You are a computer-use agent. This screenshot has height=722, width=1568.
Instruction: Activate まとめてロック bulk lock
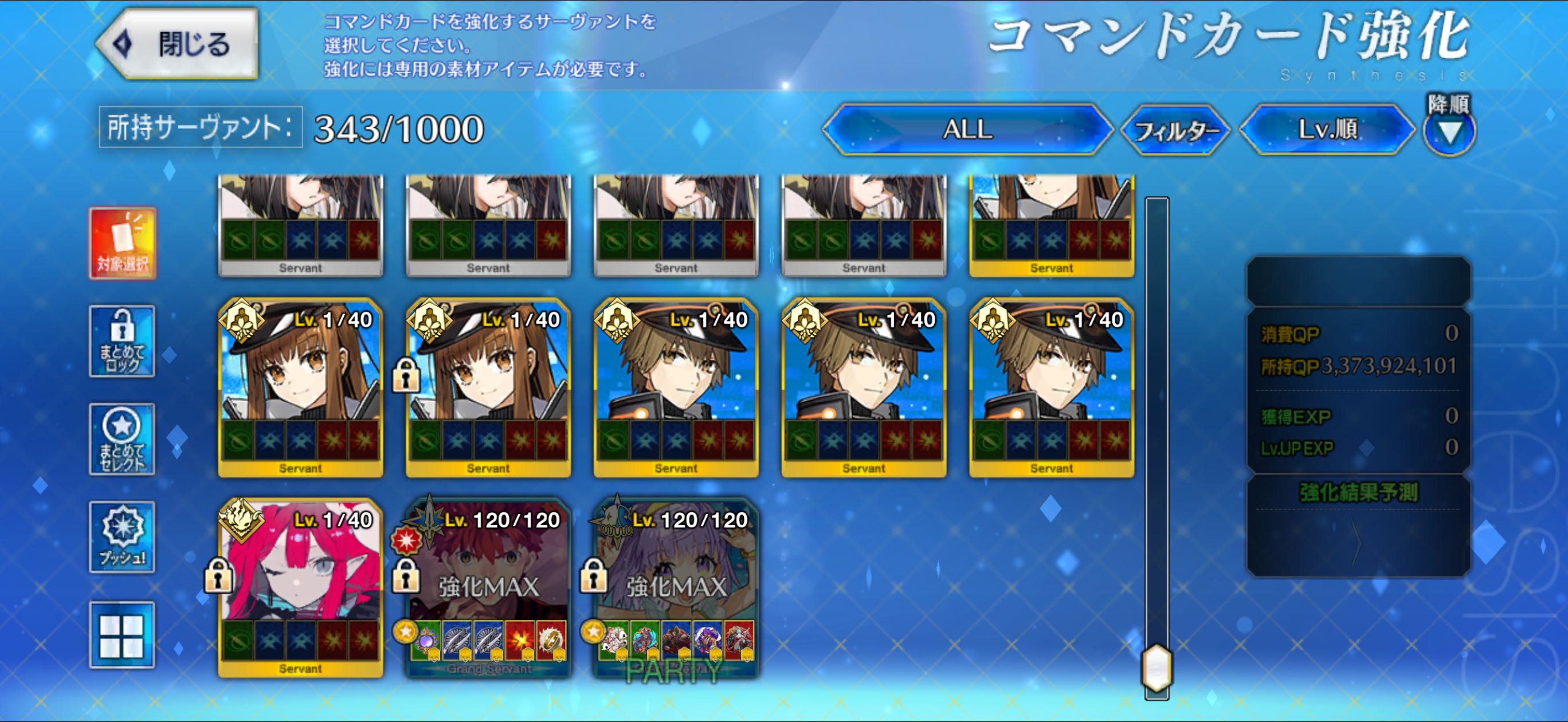click(x=122, y=342)
